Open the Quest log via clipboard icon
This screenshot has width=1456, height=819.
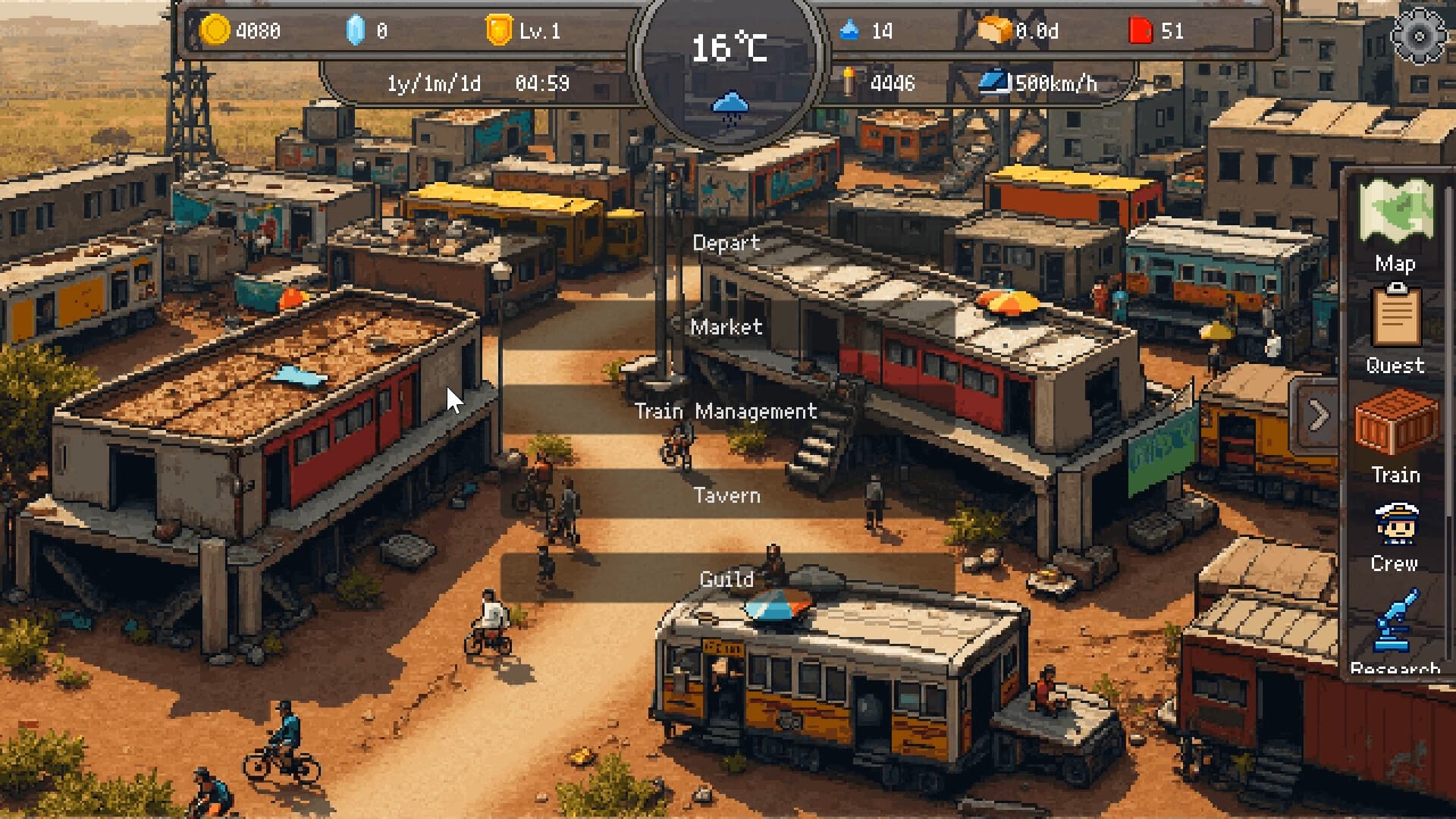[1397, 325]
